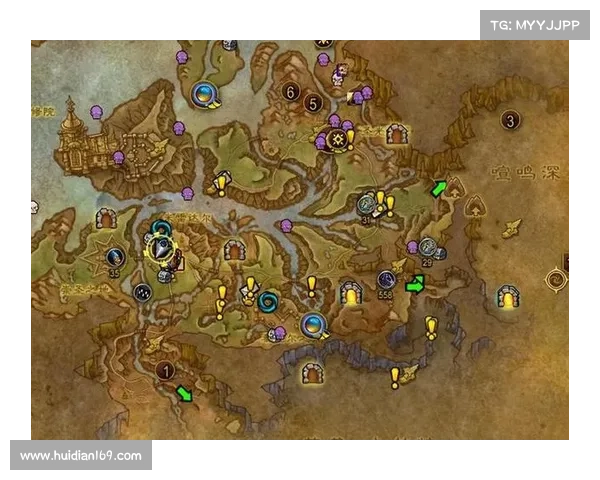Select the green arrow next to pin 558

coord(415,285)
